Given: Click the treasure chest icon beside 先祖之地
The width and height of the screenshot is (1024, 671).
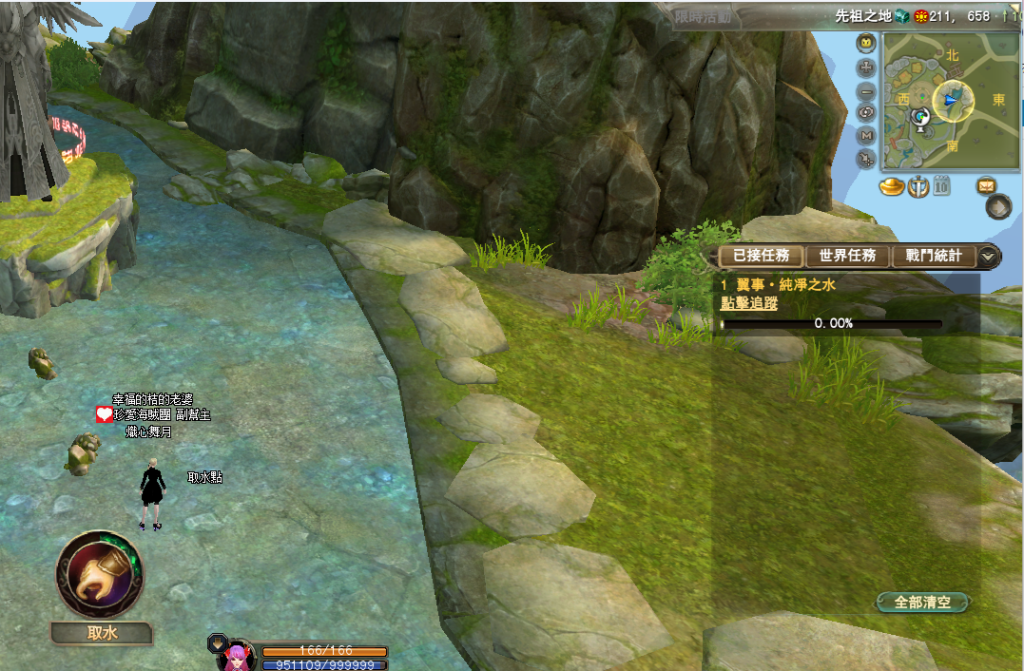Looking at the screenshot, I should 901,16.
